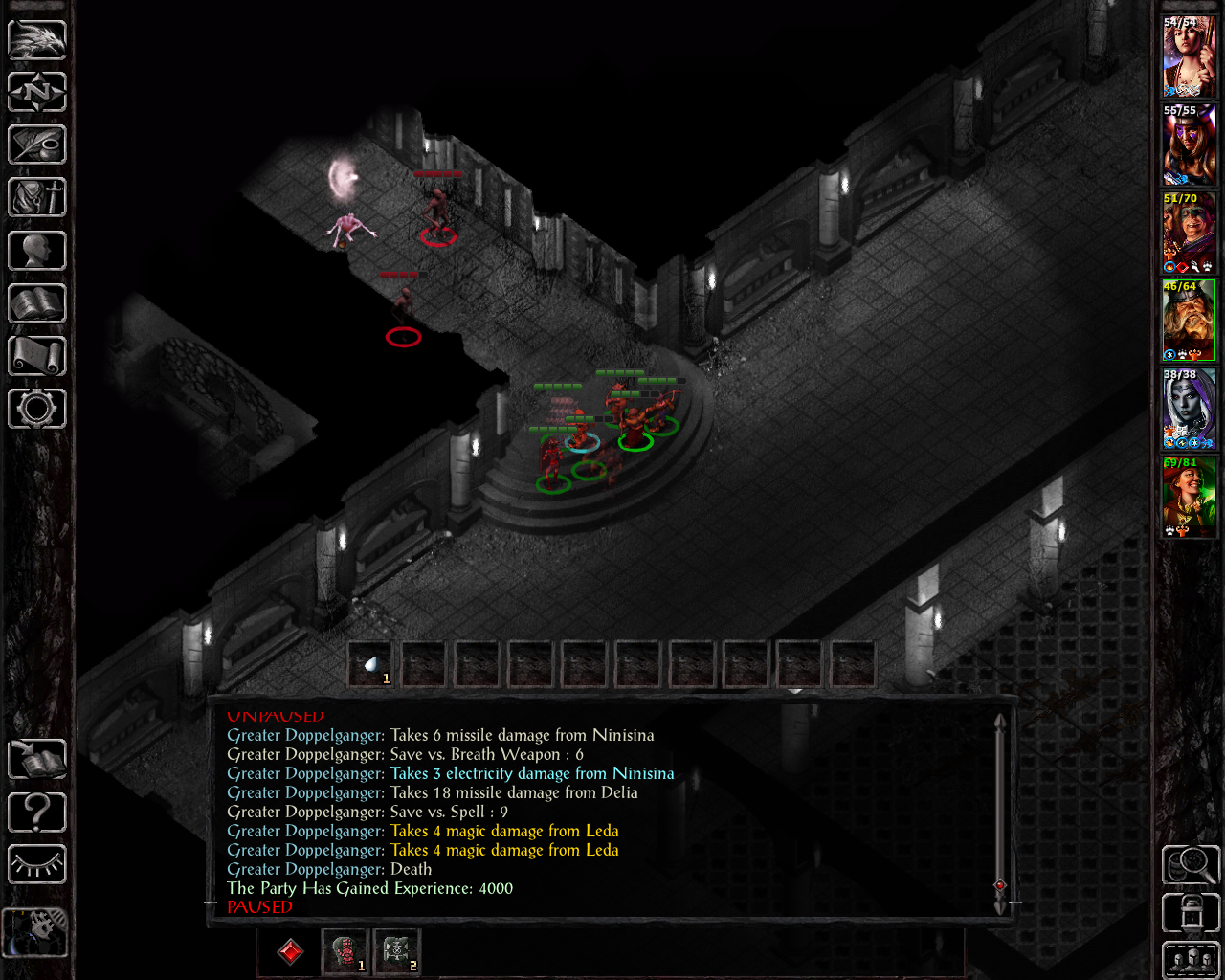This screenshot has width=1225, height=980.
Task: Show the character record head icon
Action: [x=37, y=251]
